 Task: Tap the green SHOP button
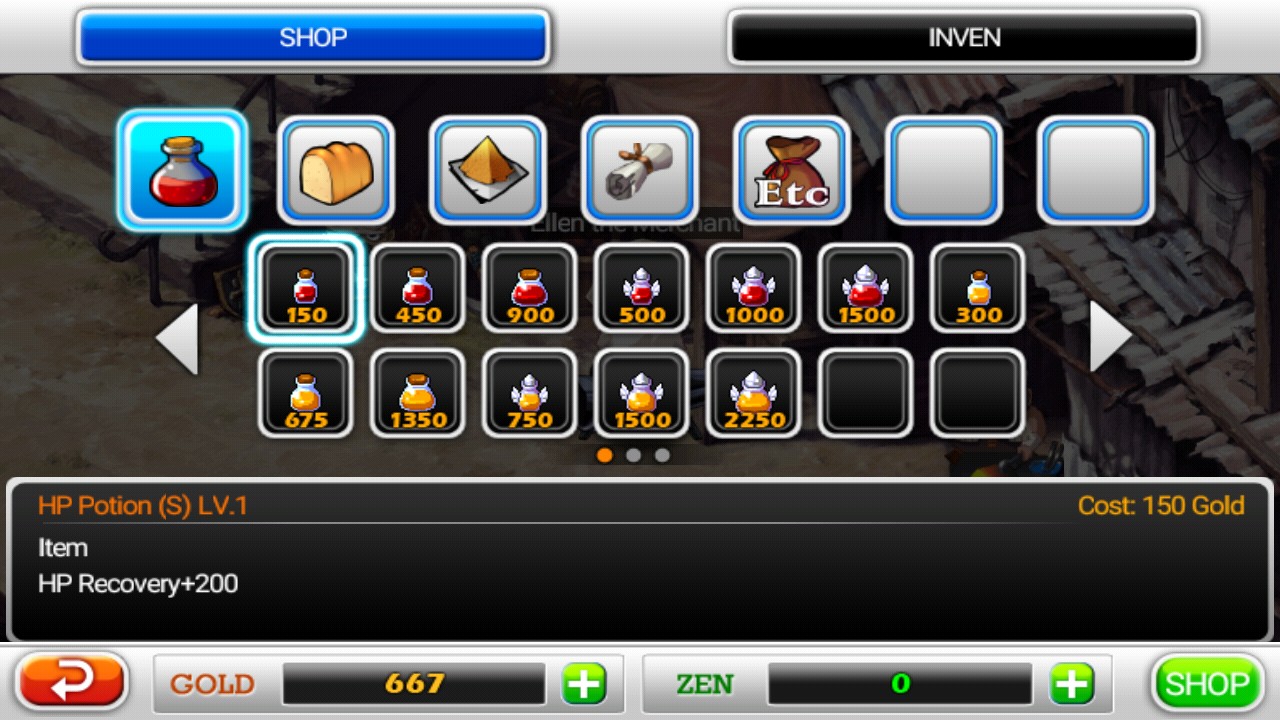click(x=1206, y=684)
